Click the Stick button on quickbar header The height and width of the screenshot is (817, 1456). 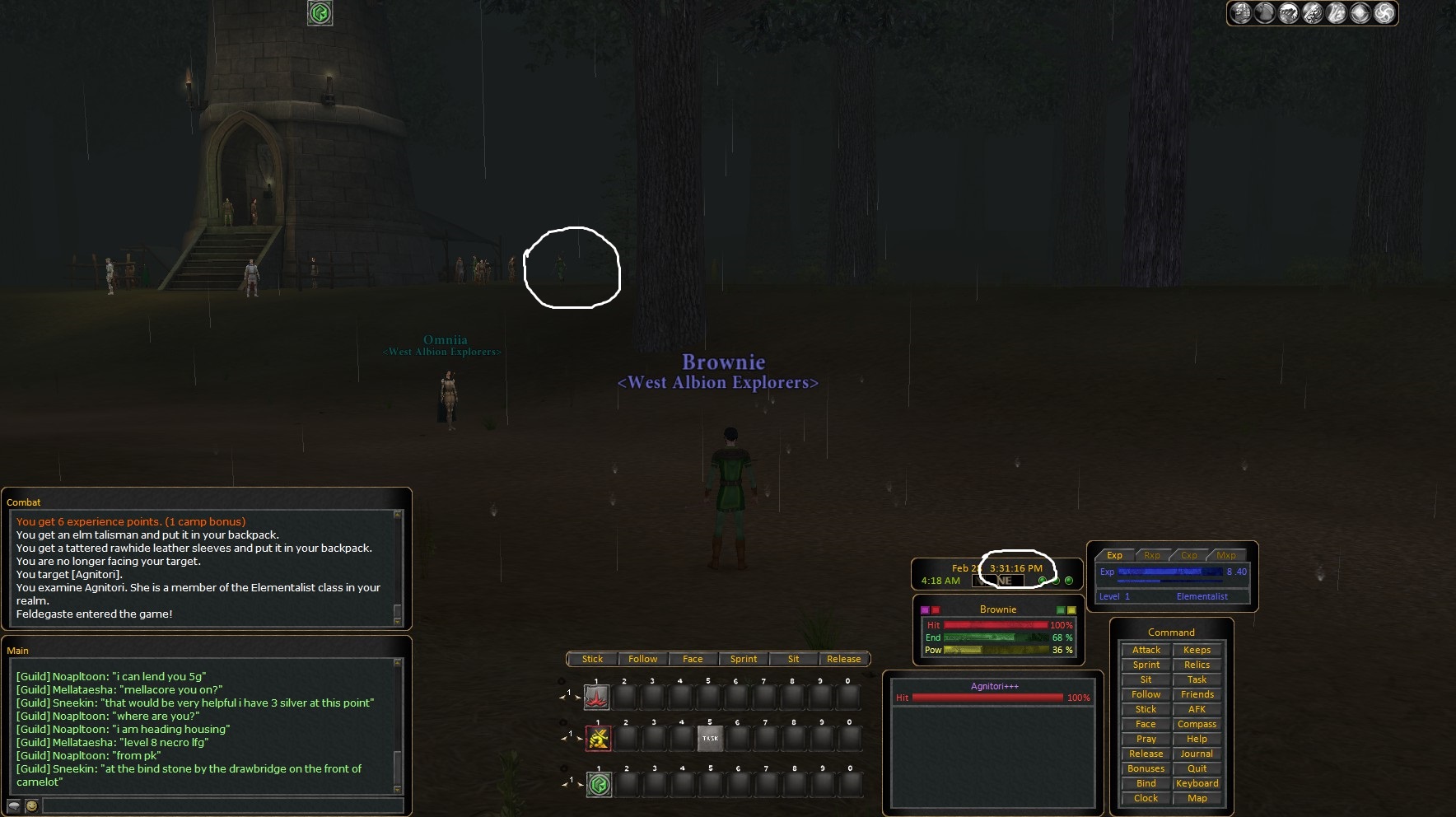[x=592, y=659]
